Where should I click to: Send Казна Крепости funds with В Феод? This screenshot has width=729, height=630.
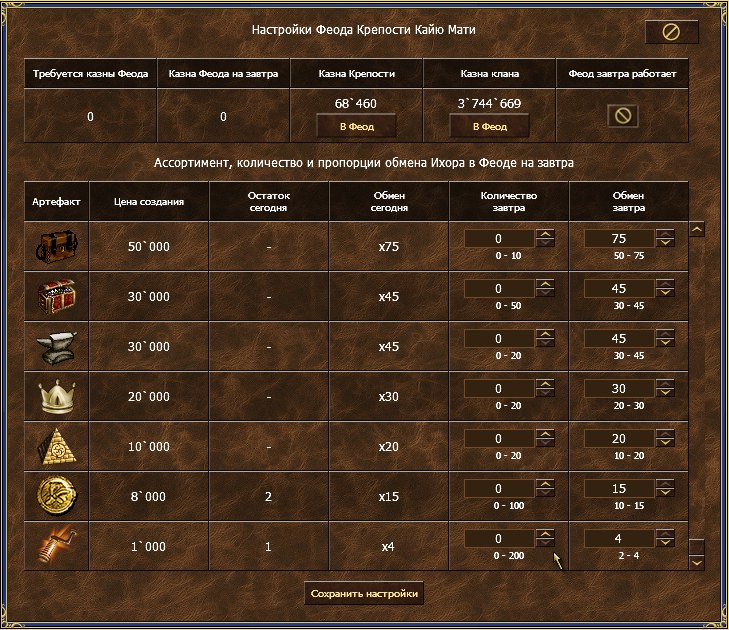356,126
